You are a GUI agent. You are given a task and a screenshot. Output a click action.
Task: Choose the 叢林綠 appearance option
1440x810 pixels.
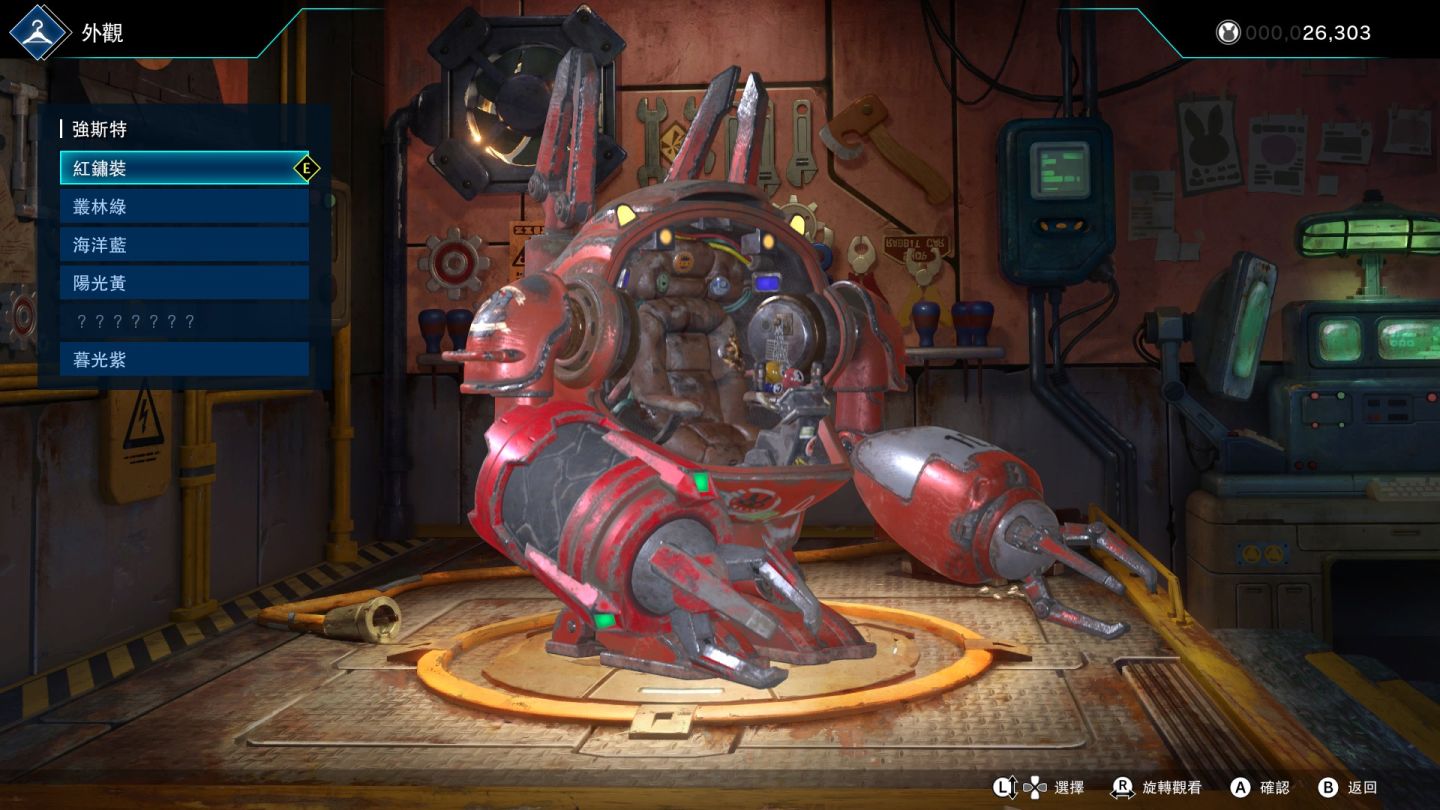(184, 207)
